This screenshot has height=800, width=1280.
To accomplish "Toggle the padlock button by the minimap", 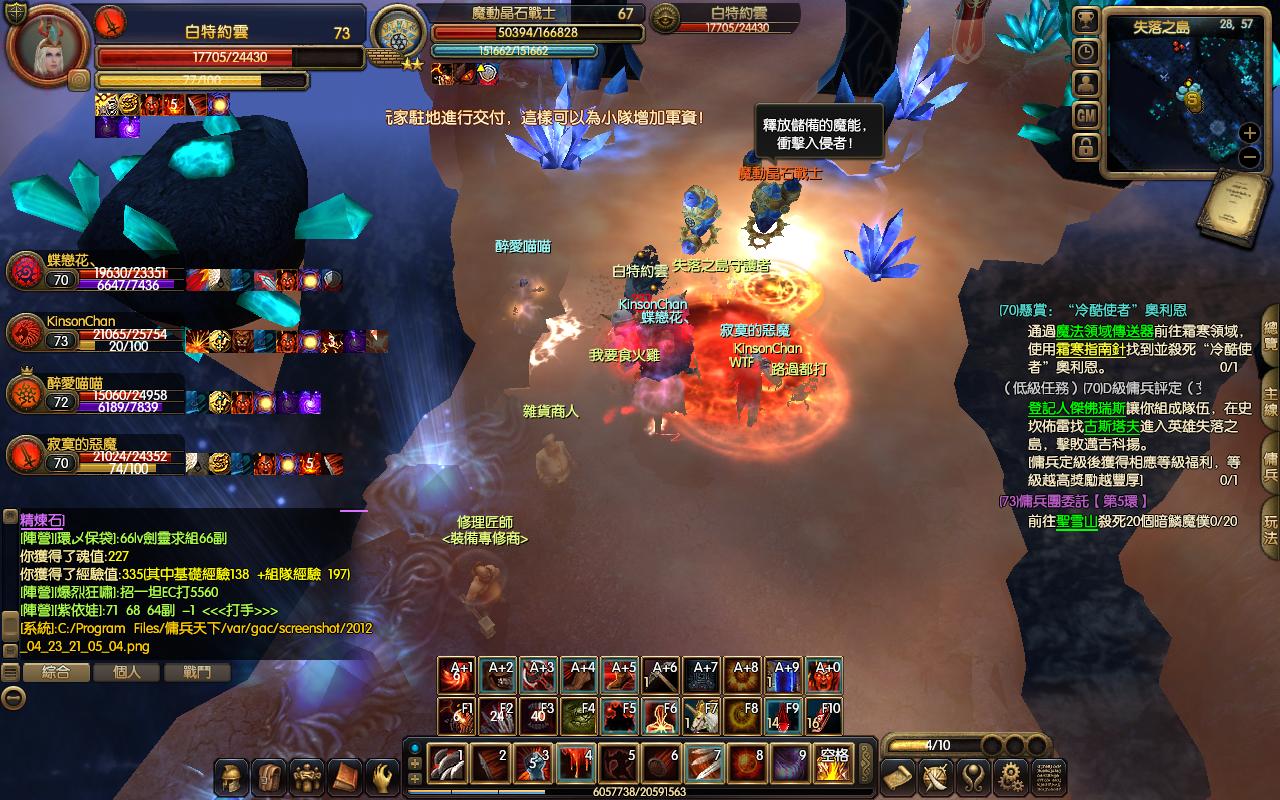I will point(1086,148).
